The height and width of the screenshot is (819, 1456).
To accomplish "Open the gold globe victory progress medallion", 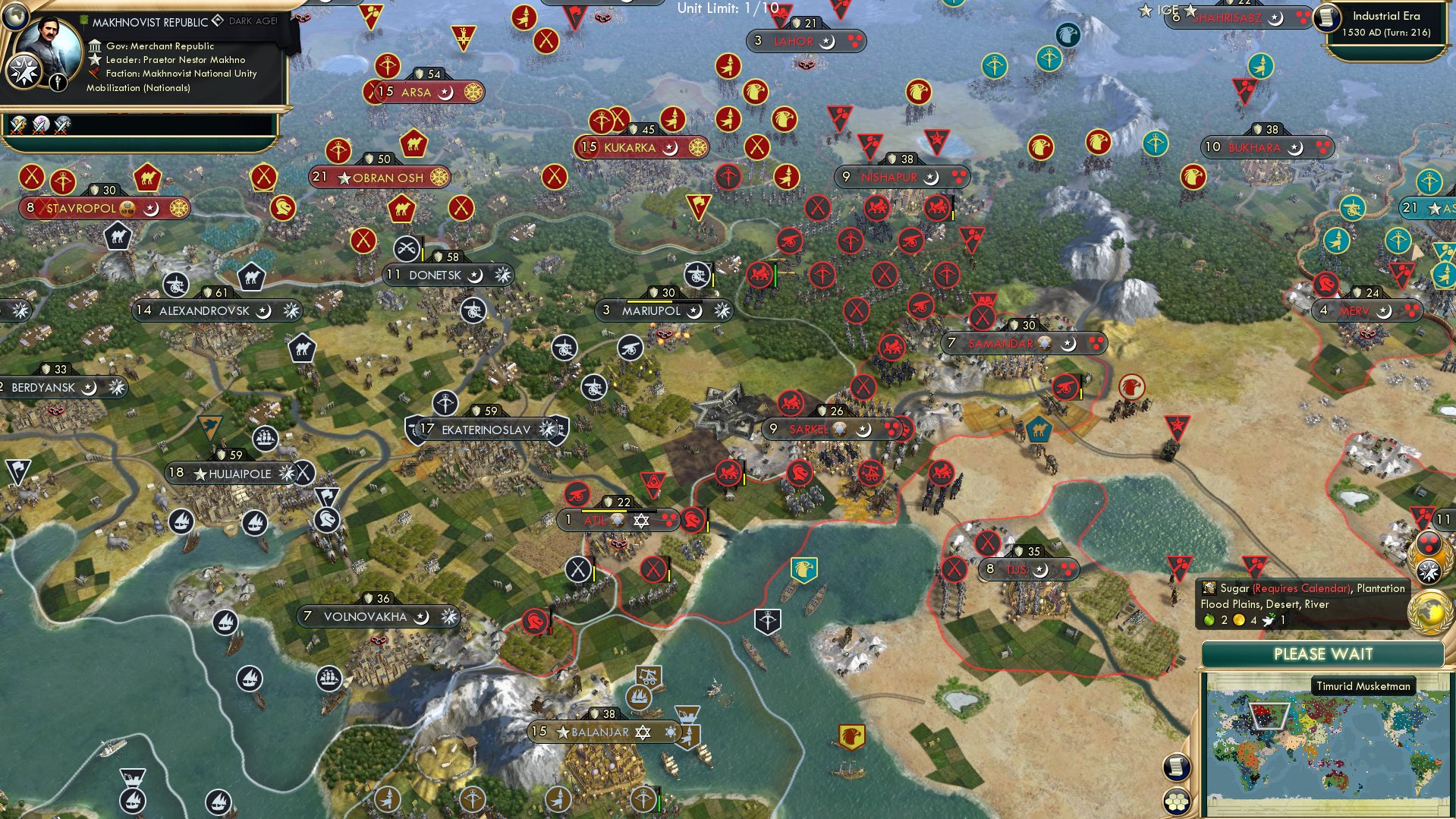I will [x=1431, y=609].
